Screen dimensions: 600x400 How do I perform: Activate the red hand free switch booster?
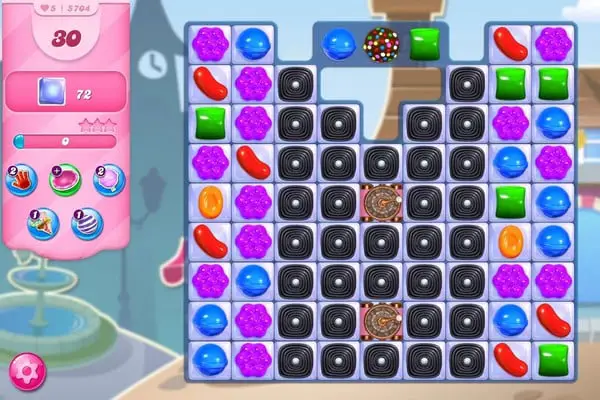pyautogui.click(x=22, y=180)
